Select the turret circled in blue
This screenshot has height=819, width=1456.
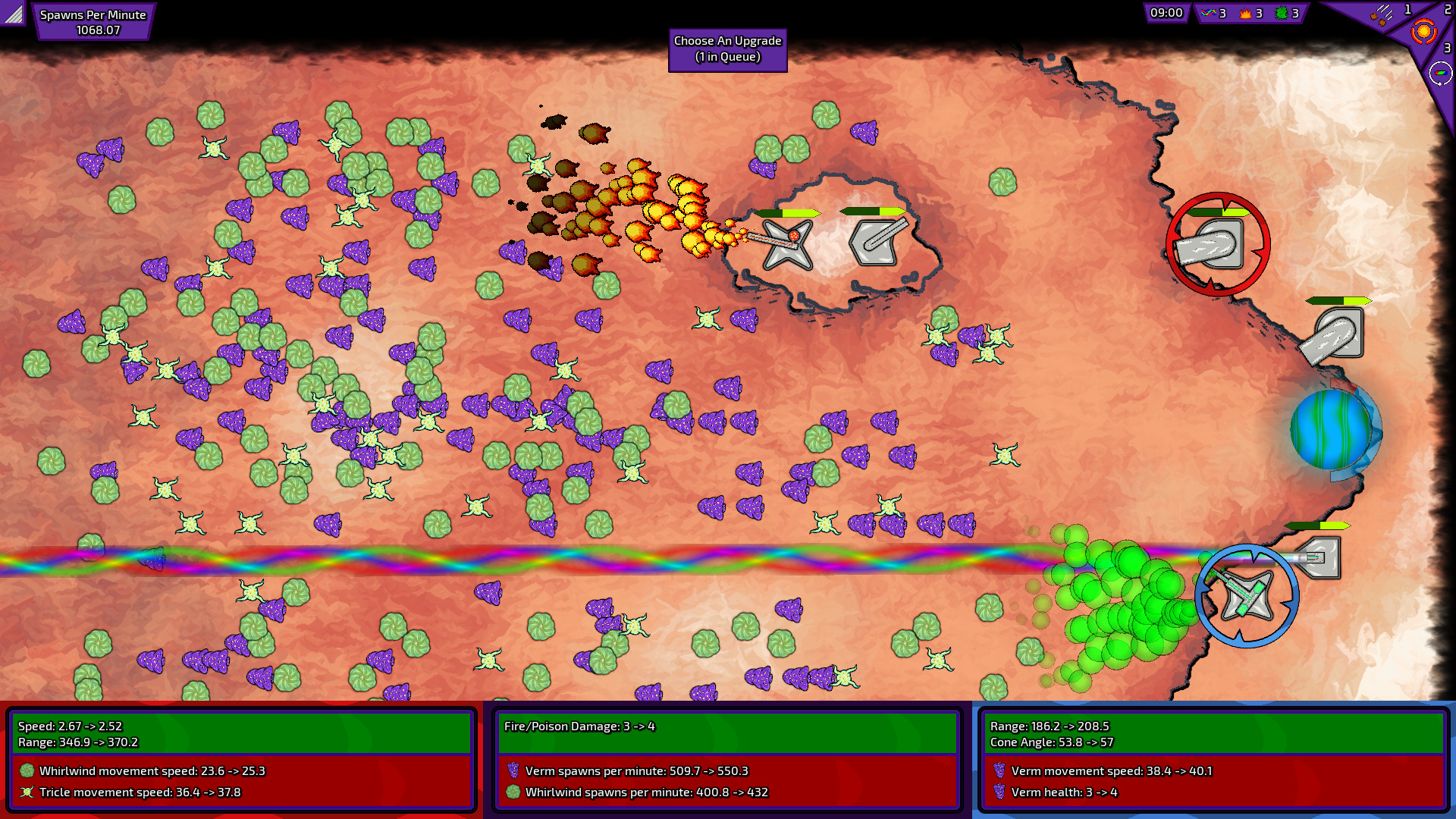[1246, 595]
